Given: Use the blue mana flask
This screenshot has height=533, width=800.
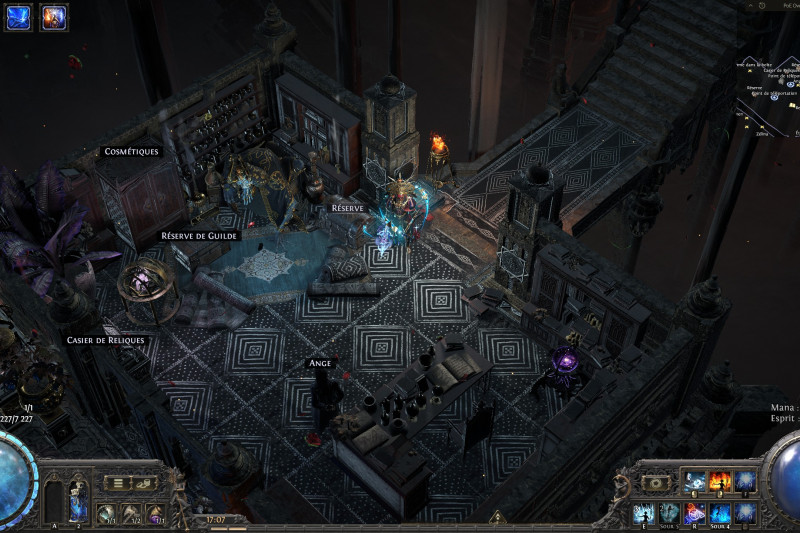Looking at the screenshot, I should pyautogui.click(x=79, y=501).
